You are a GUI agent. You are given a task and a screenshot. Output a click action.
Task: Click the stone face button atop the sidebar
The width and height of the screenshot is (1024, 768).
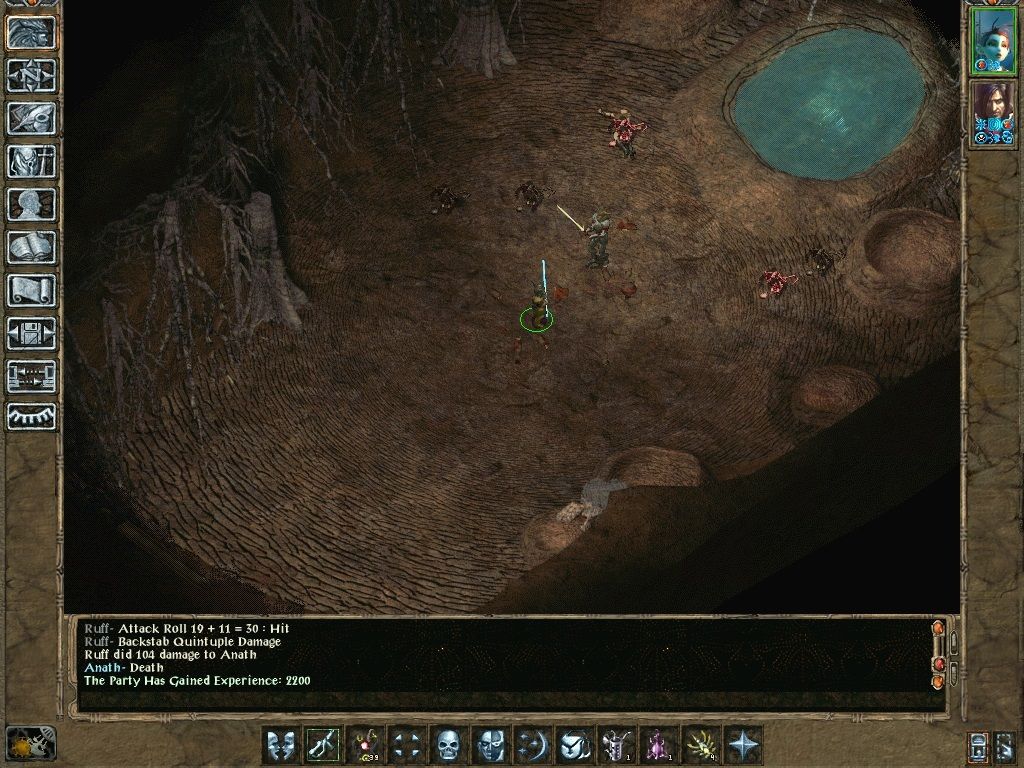pos(32,32)
